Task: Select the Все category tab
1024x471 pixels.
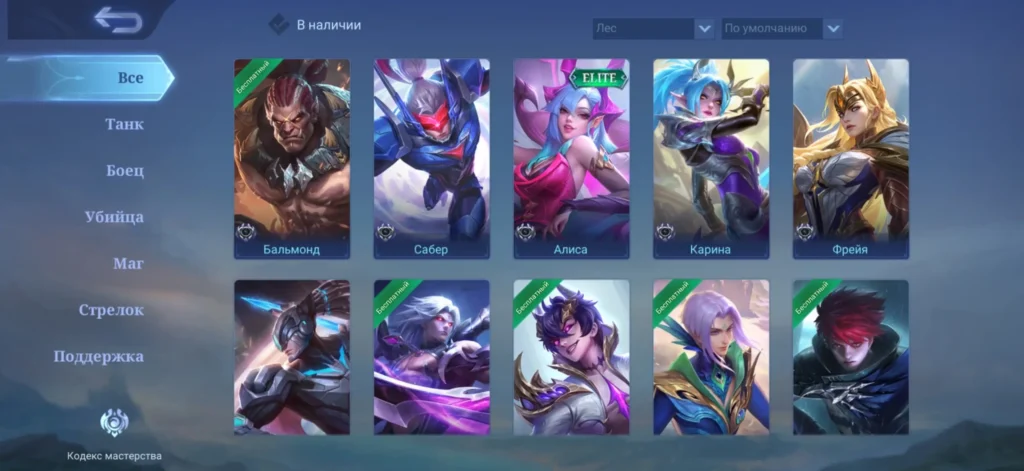Action: [x=130, y=78]
